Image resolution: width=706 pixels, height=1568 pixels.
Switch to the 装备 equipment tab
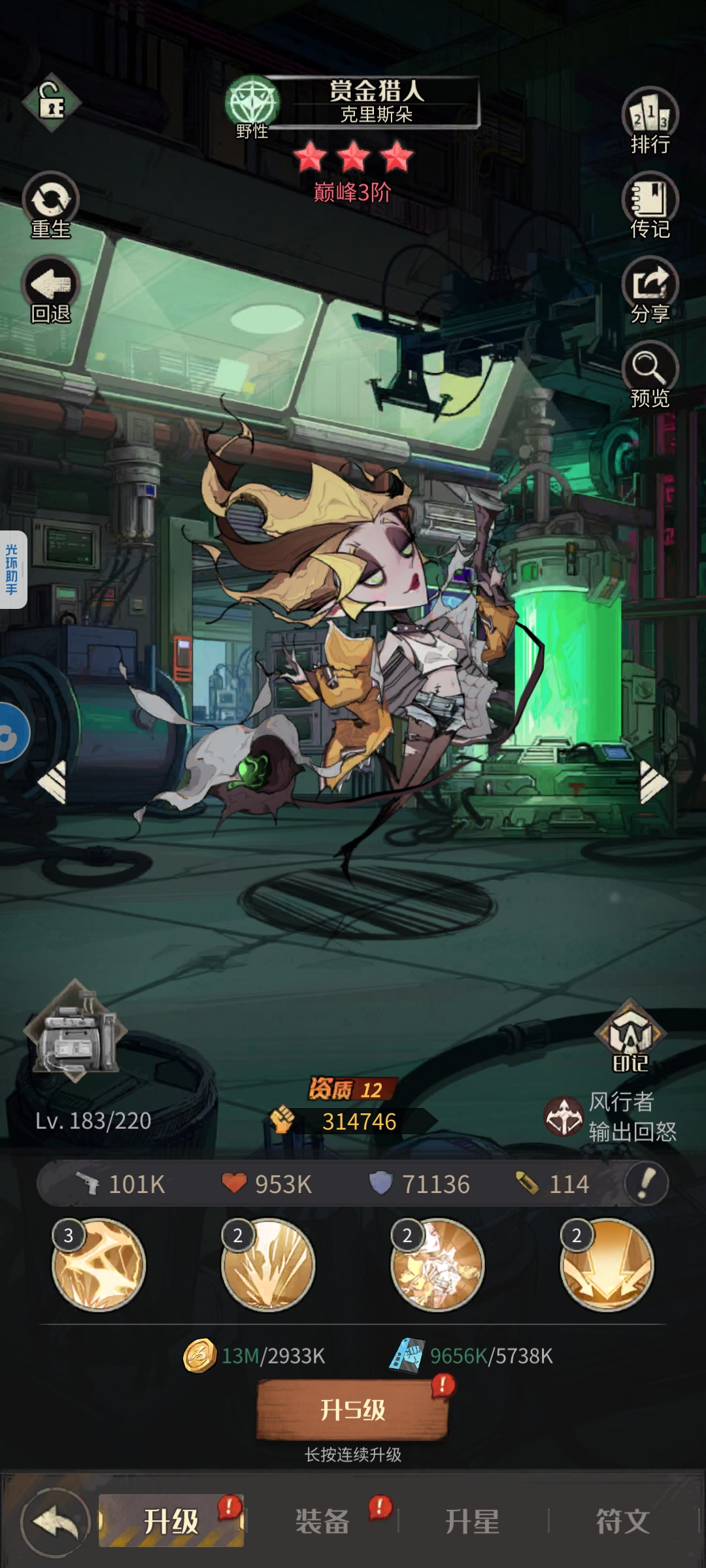[322, 1521]
